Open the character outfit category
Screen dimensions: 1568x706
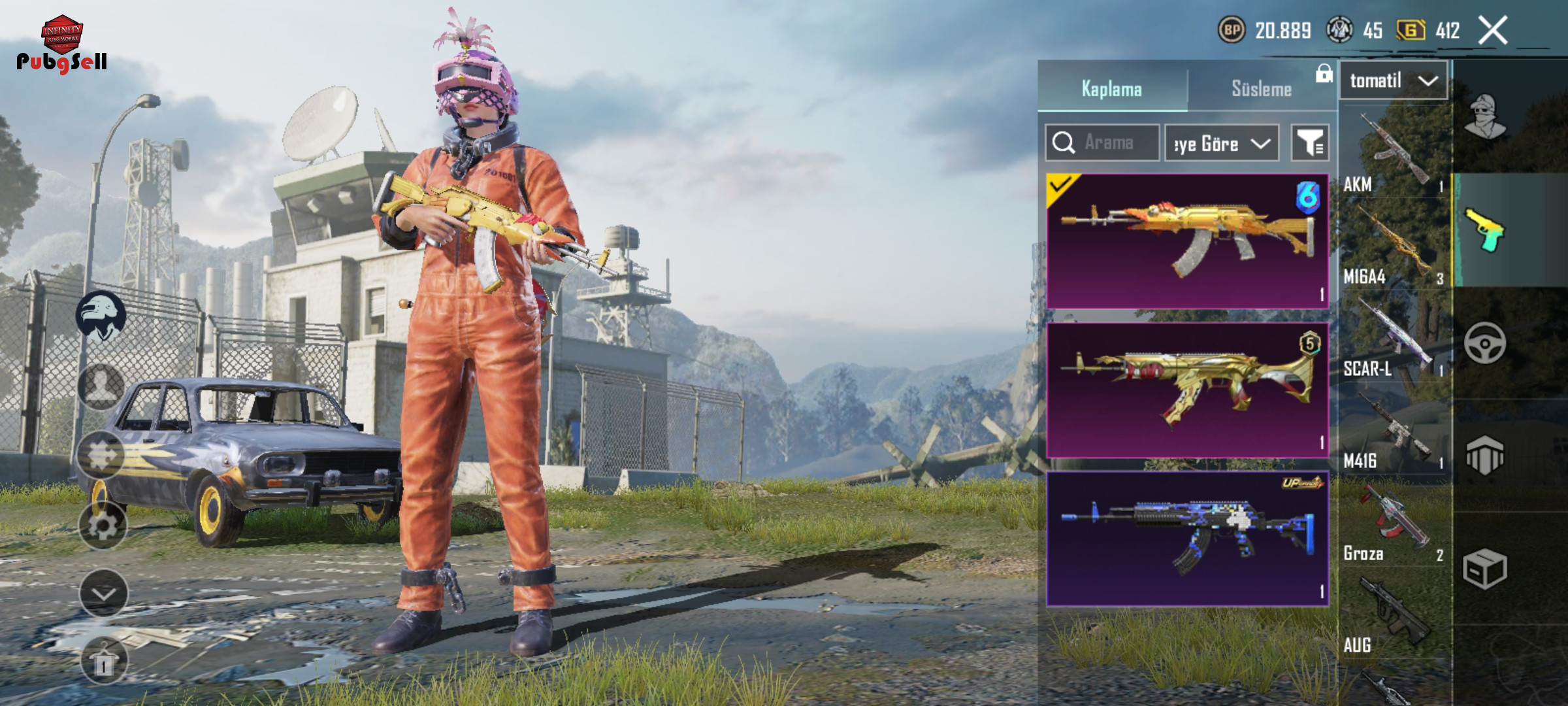point(1485,118)
